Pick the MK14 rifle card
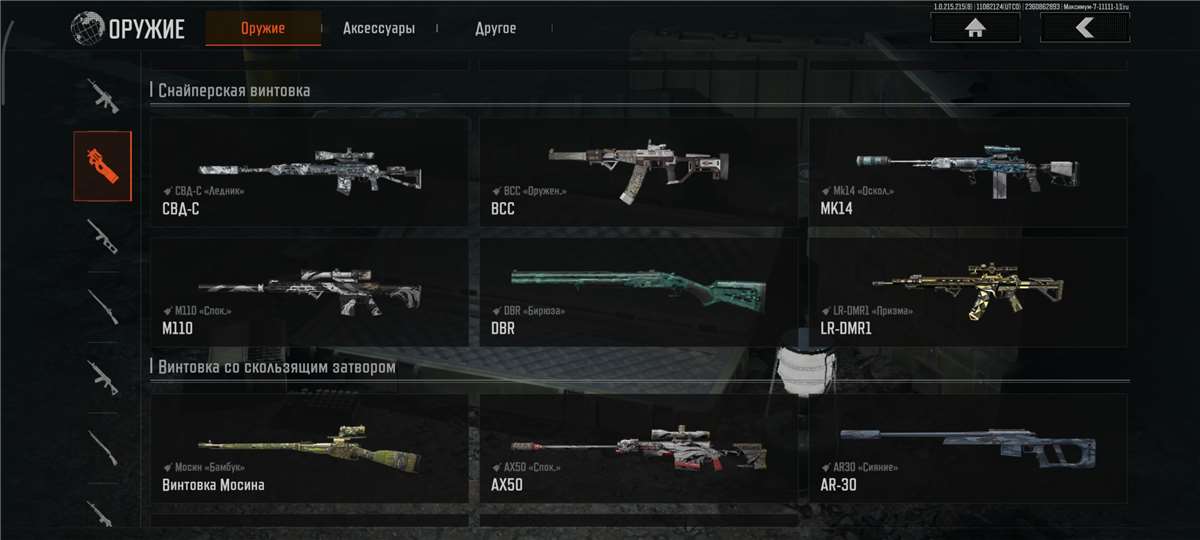Image resolution: width=1200 pixels, height=540 pixels. point(967,172)
